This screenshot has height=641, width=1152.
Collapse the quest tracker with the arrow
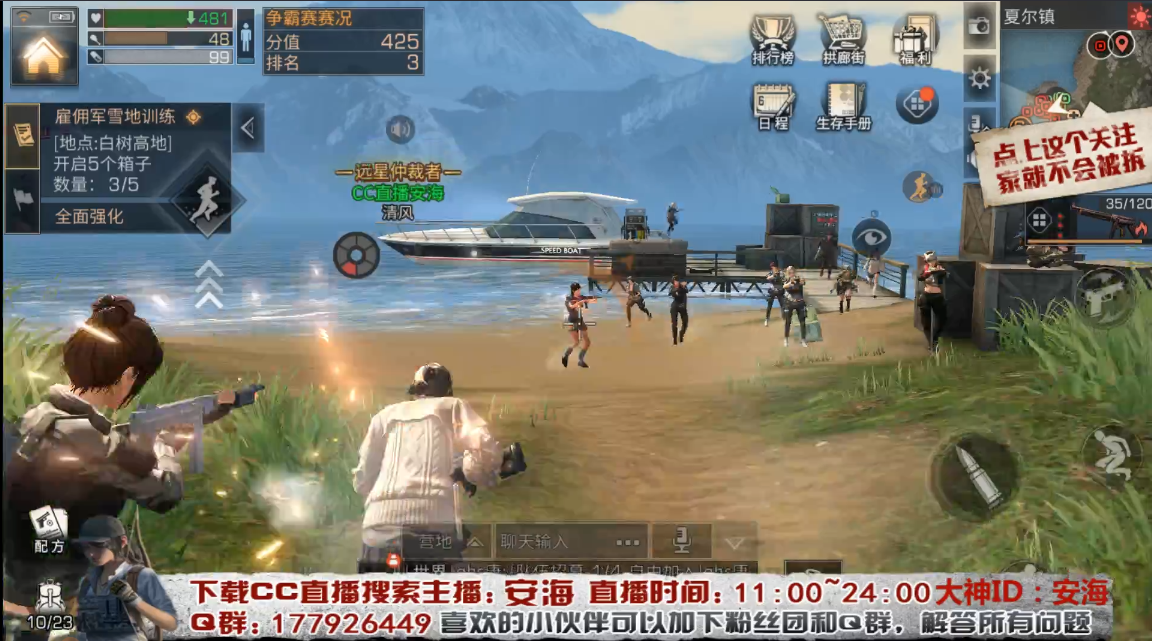[248, 127]
